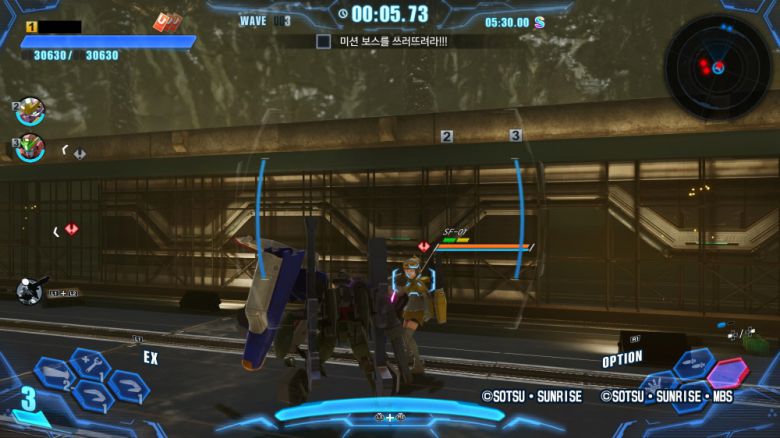Activate the EX skill hexagon numbered 2

(x=54, y=375)
